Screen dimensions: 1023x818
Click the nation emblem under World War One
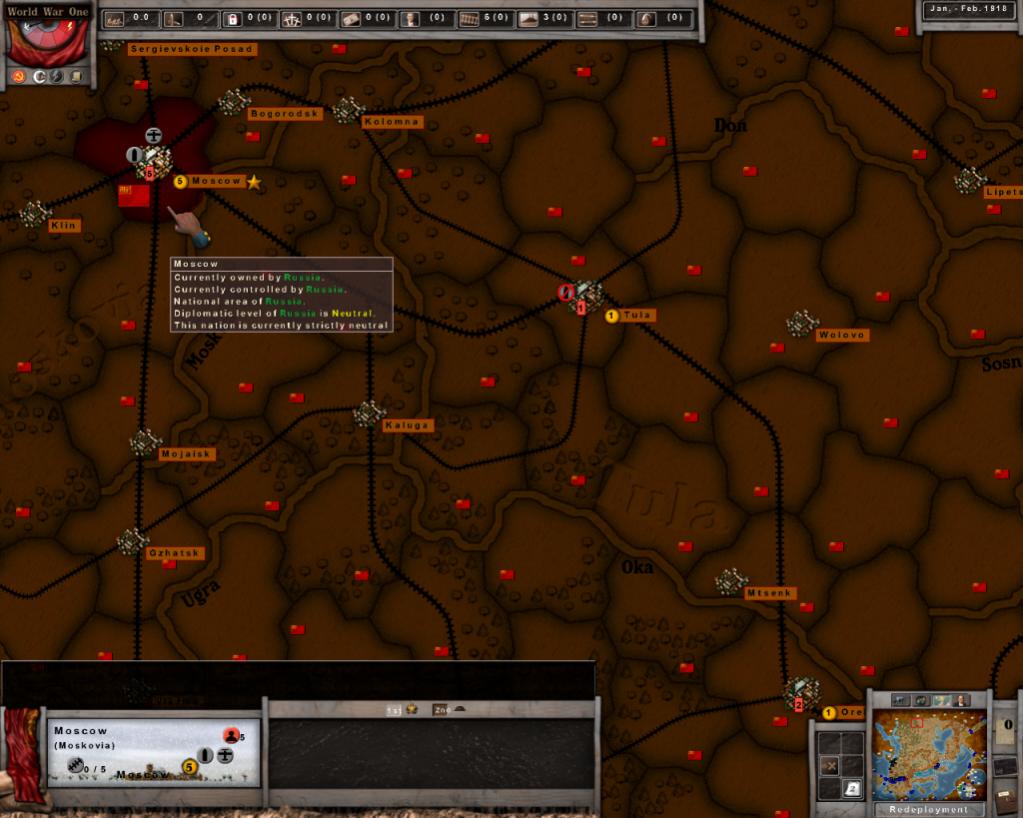pyautogui.click(x=48, y=42)
